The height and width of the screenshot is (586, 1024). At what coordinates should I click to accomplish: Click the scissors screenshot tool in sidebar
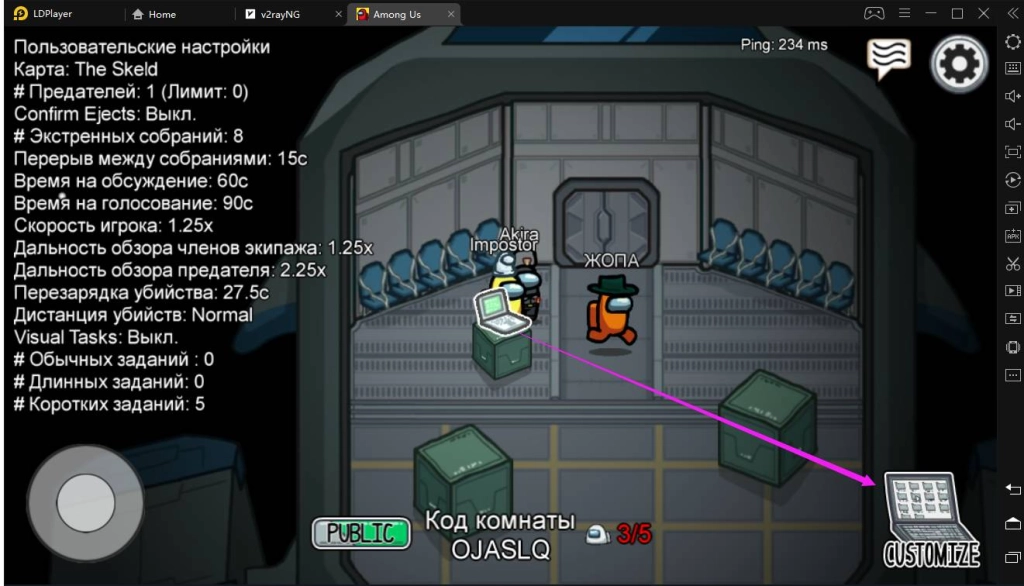pos(1012,263)
